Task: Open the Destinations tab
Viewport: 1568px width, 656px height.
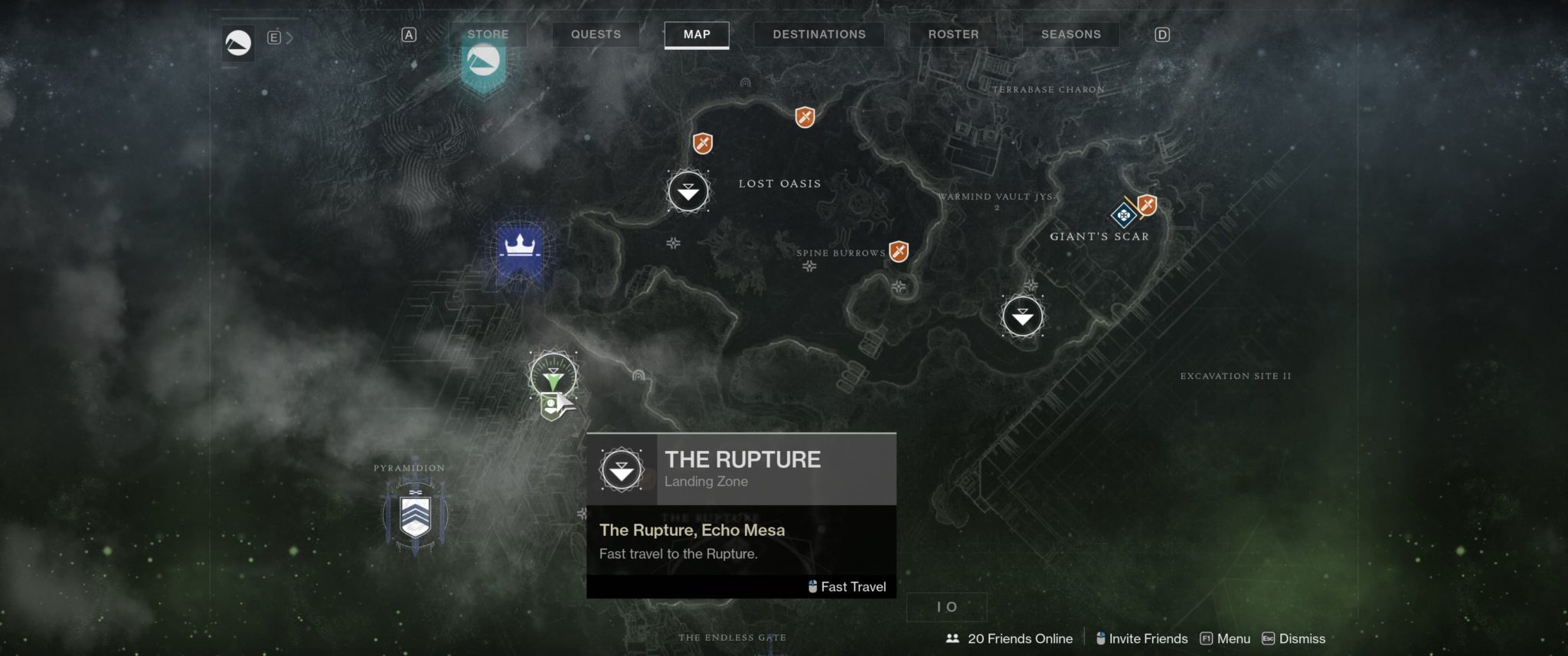Action: [818, 34]
